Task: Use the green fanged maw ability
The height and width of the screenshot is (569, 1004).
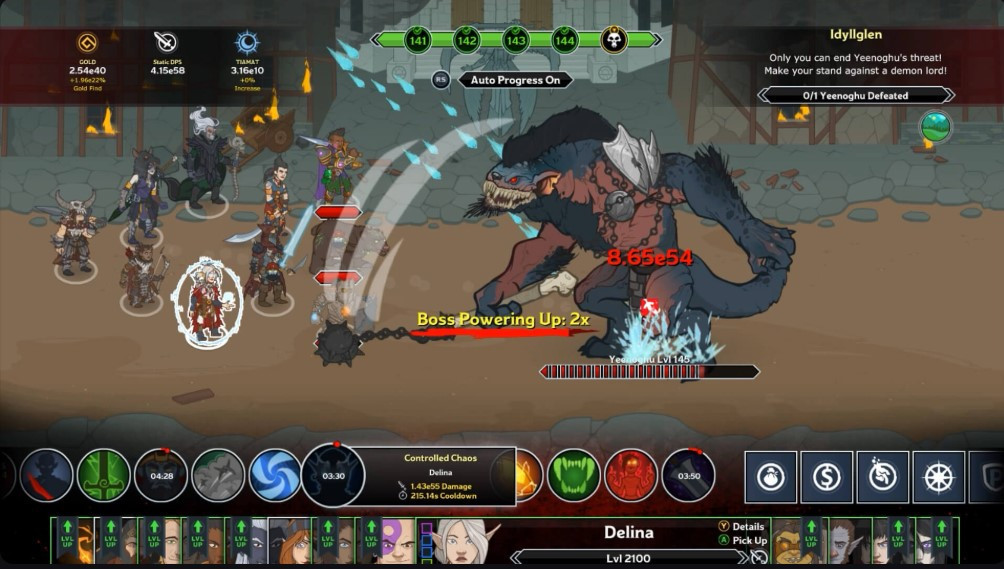Action: point(574,475)
